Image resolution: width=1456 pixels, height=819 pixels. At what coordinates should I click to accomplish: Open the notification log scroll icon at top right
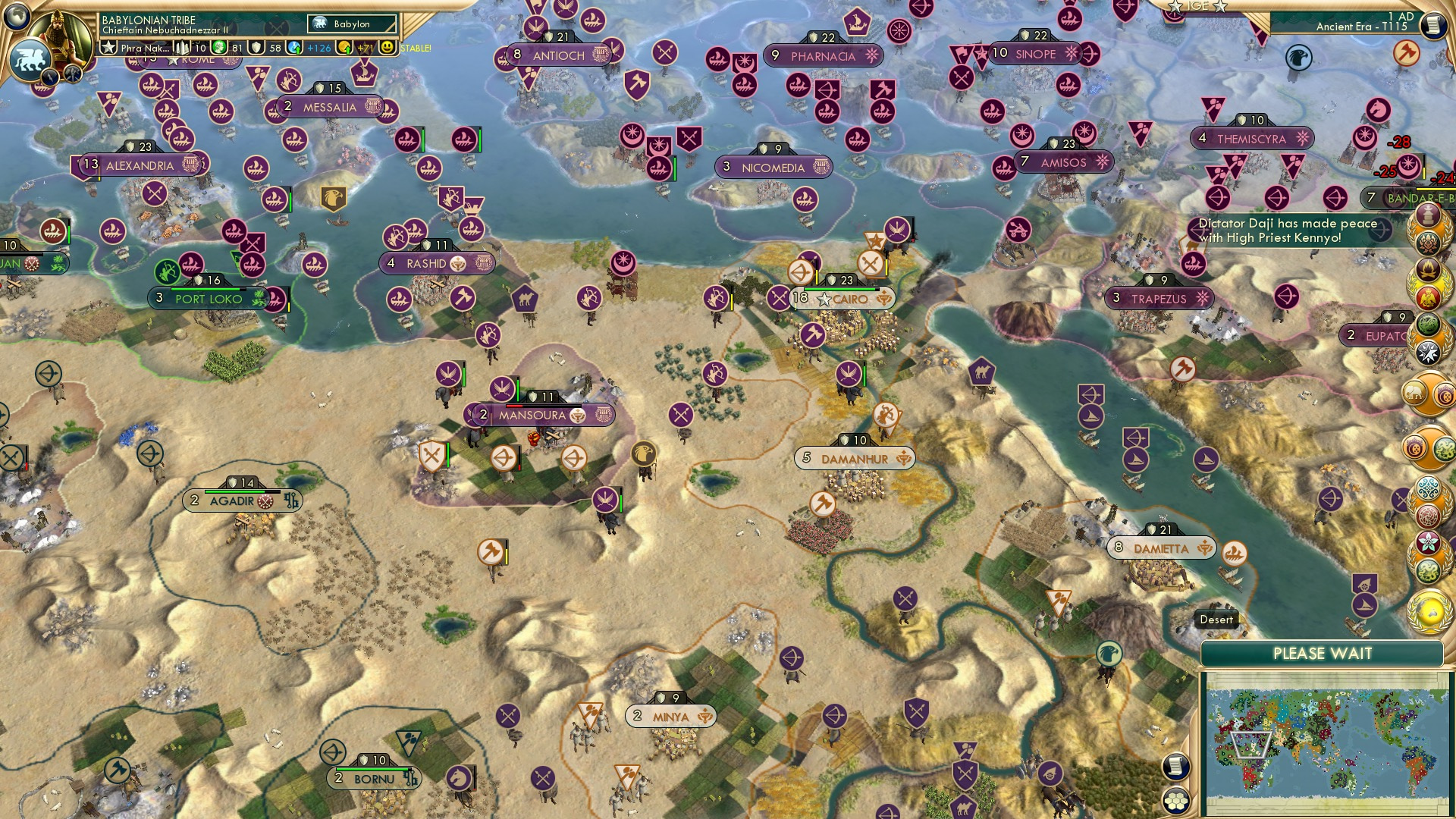click(x=1432, y=25)
